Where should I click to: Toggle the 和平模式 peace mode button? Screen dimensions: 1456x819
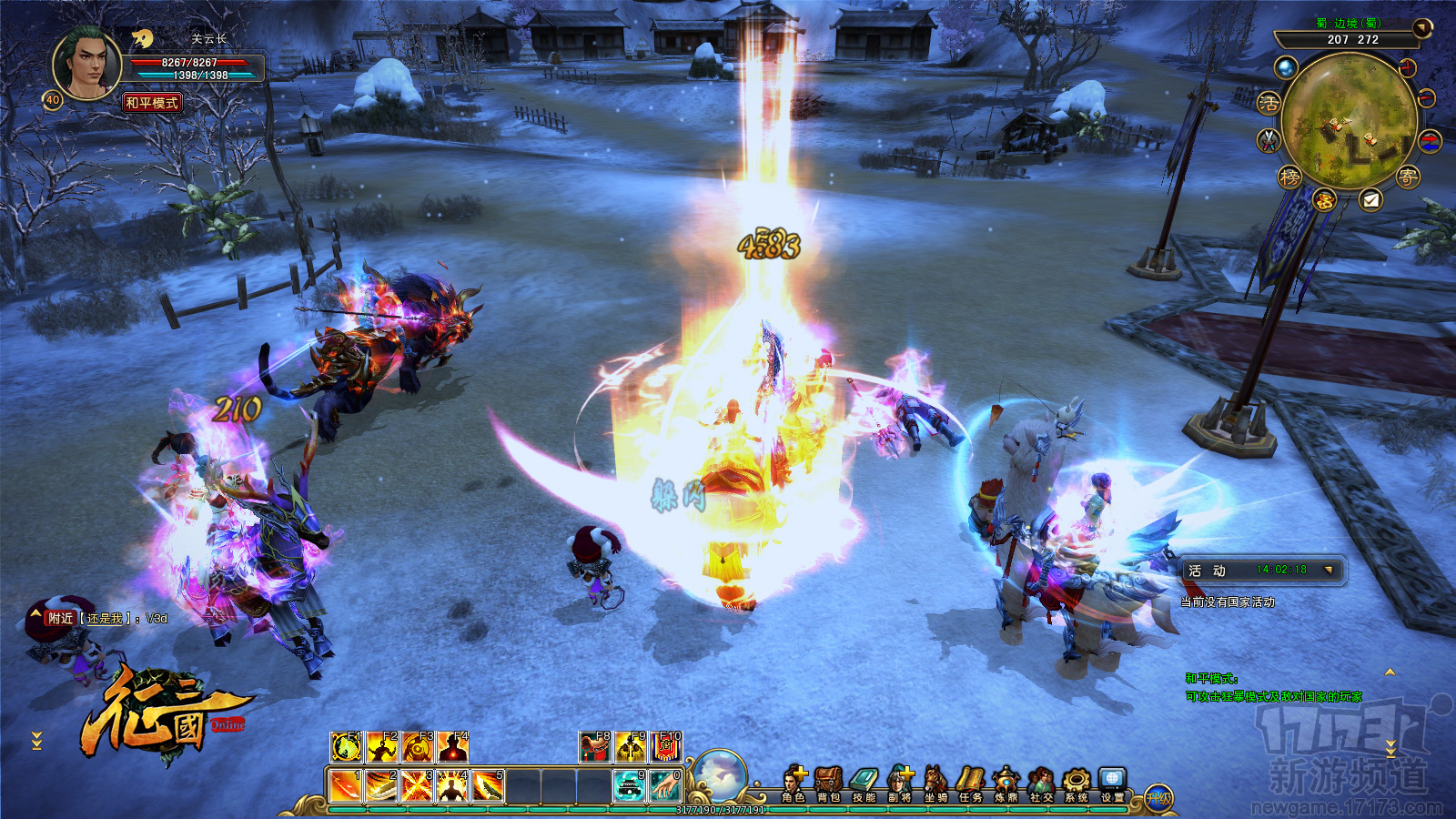tap(153, 103)
